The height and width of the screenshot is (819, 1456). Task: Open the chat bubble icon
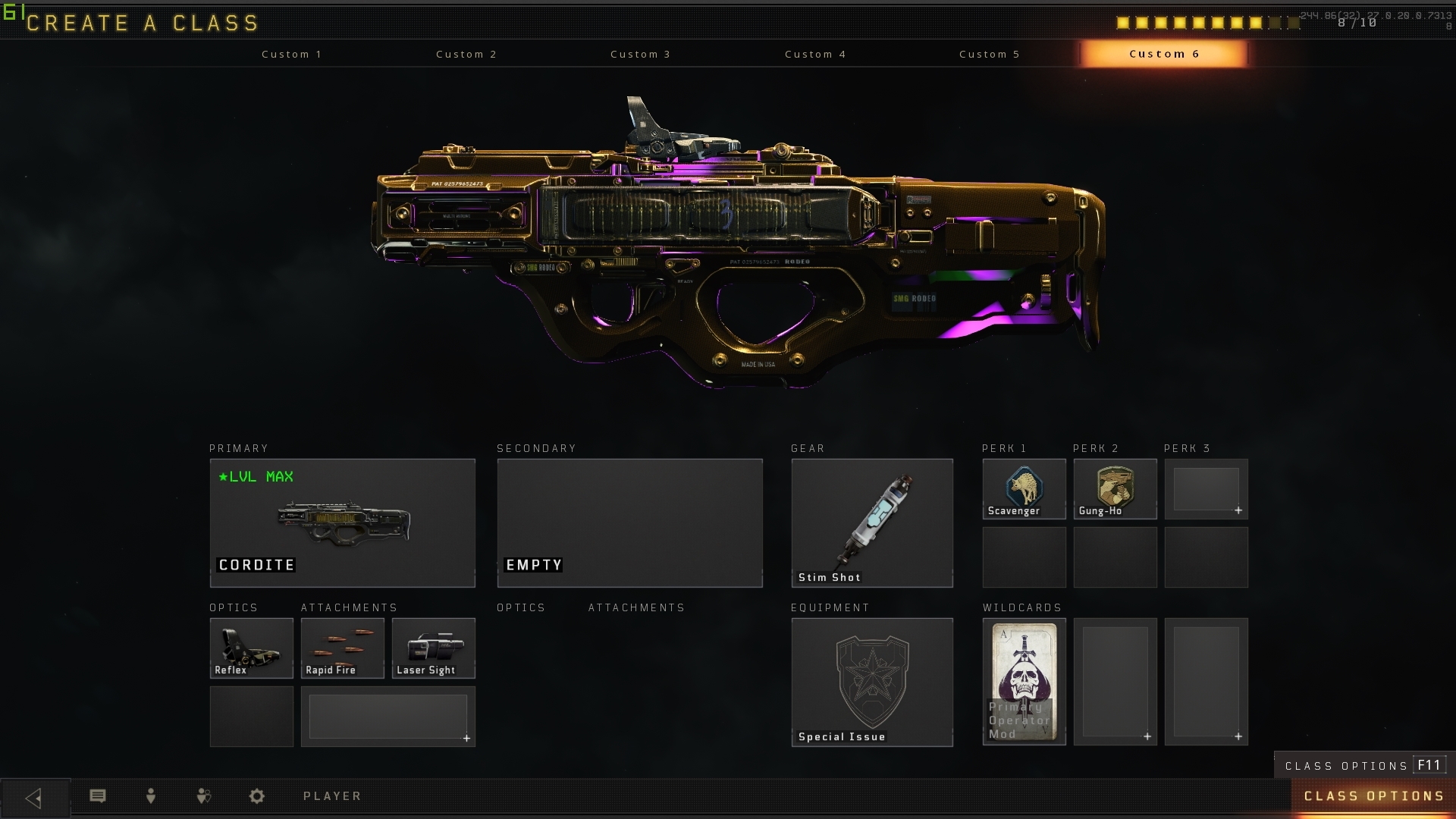[x=98, y=796]
